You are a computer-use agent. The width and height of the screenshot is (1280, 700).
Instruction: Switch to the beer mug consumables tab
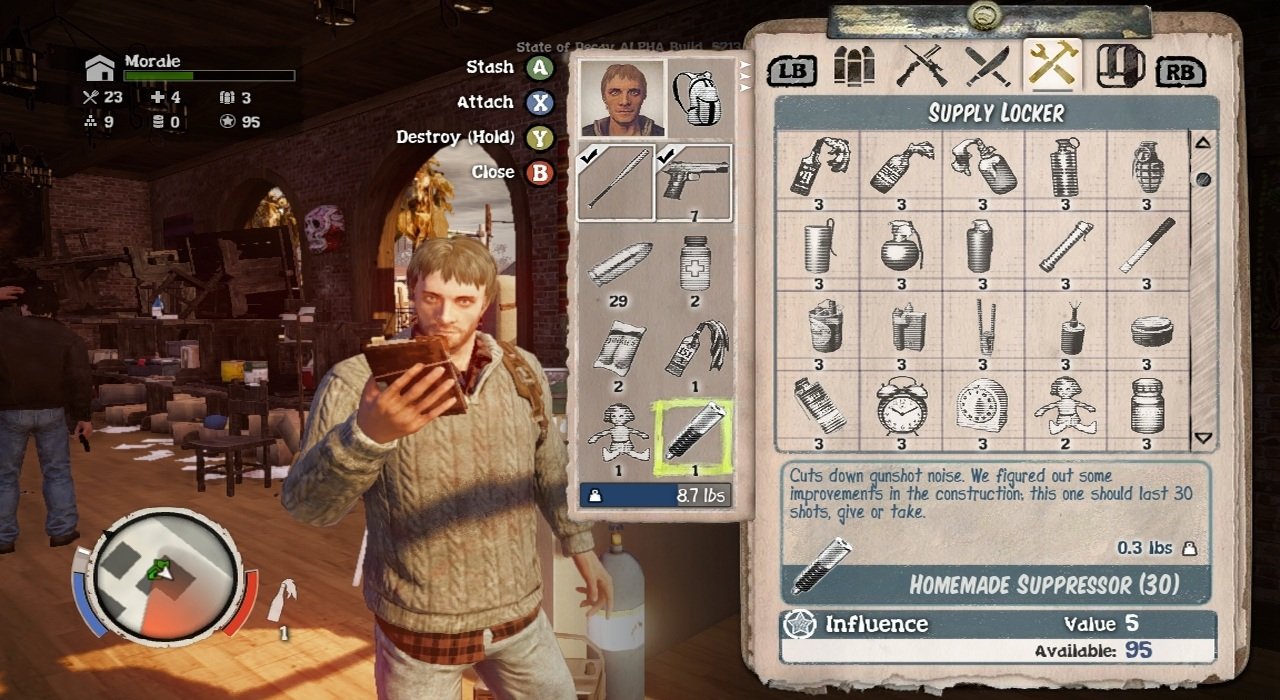click(1121, 67)
